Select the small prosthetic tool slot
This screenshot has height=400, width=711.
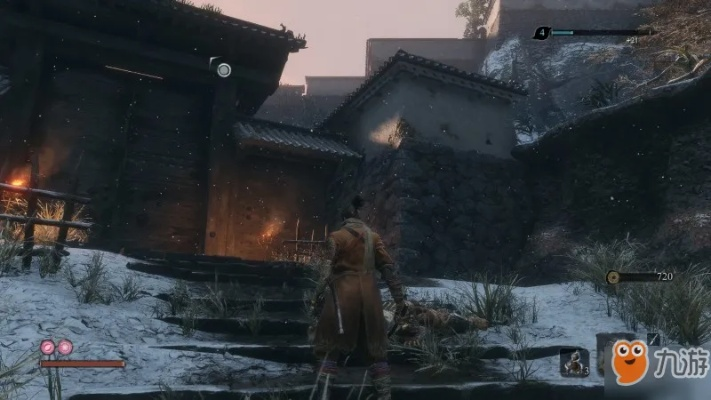tap(653, 339)
